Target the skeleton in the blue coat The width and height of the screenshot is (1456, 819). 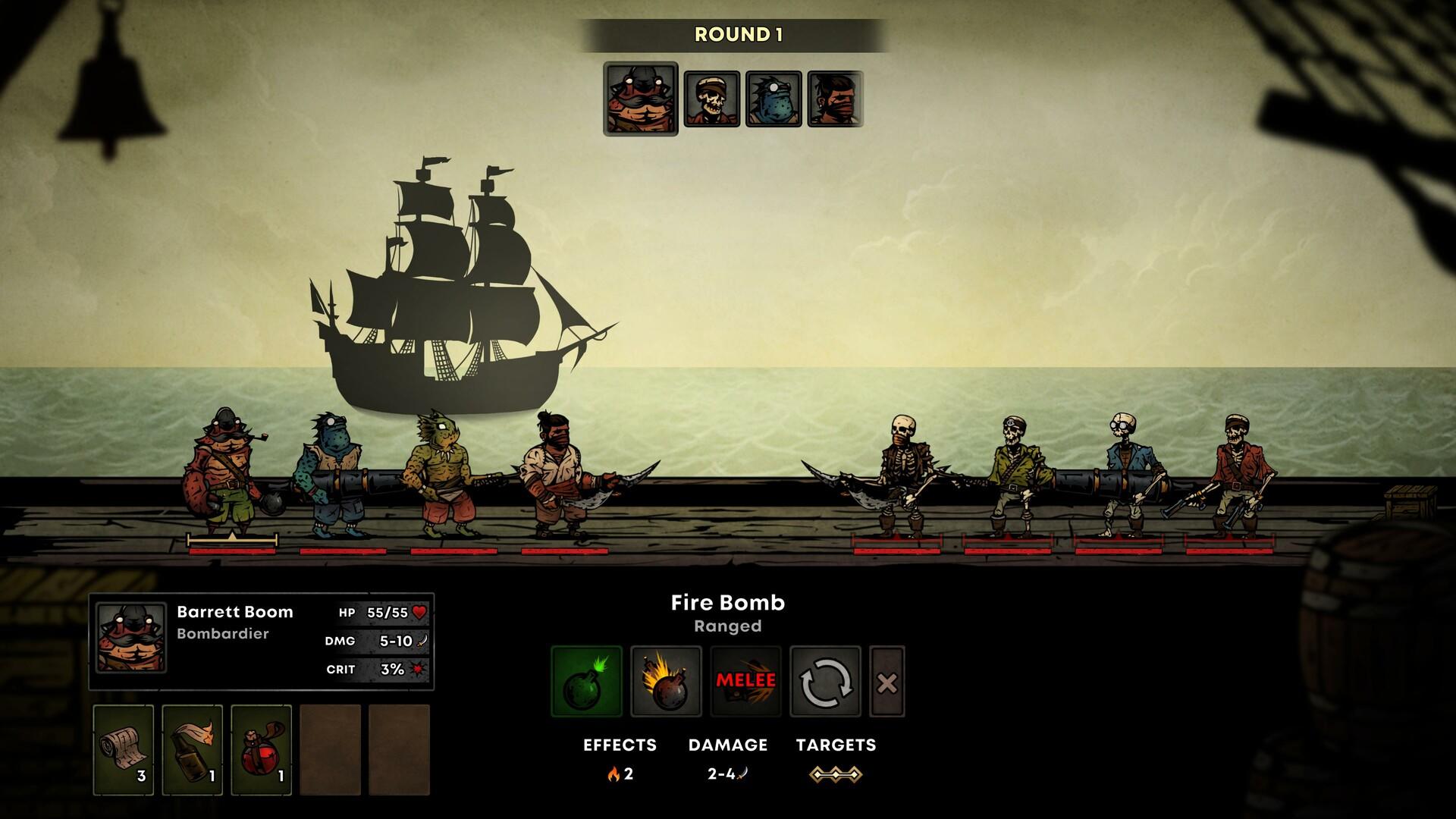(1122, 476)
